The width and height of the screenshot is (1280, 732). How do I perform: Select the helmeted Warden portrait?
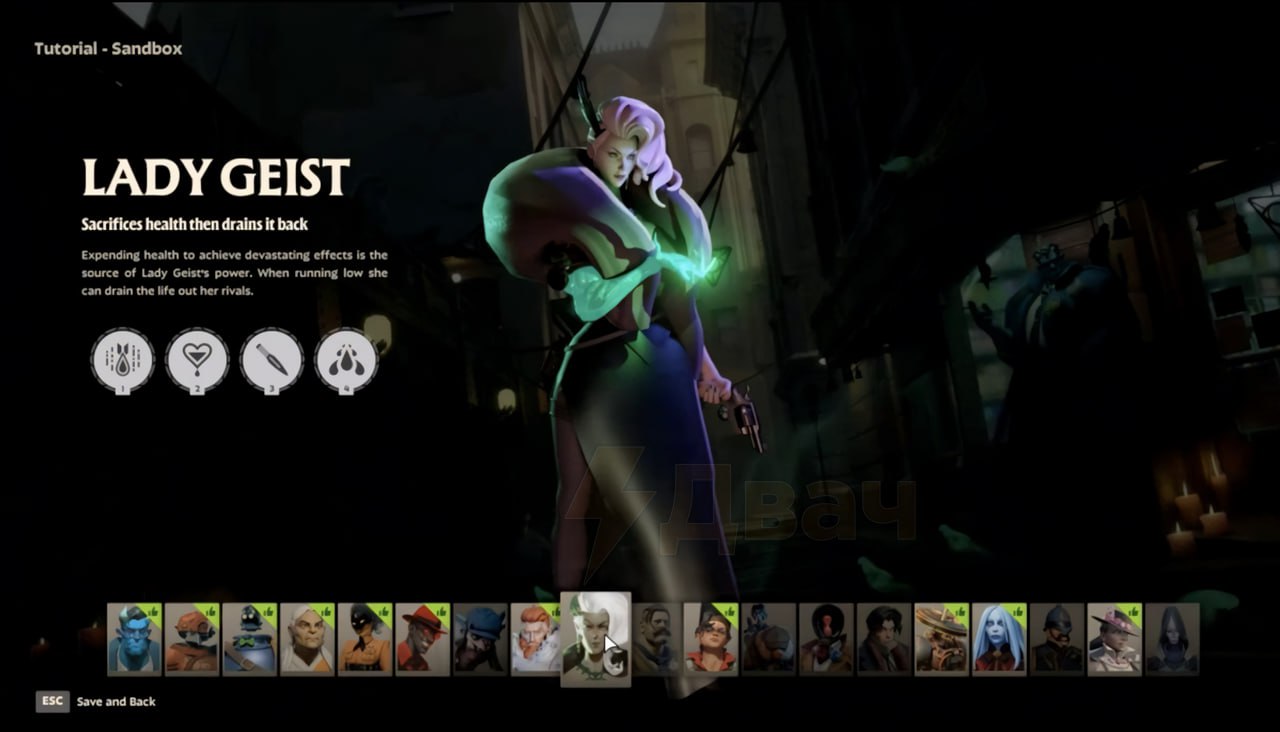tap(1057, 638)
